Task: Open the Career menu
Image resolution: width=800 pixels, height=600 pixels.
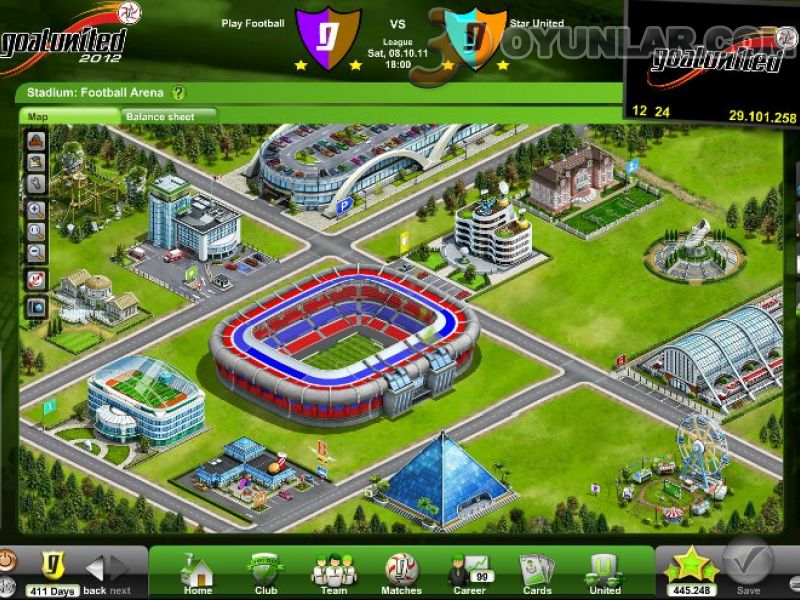Action: point(470,573)
